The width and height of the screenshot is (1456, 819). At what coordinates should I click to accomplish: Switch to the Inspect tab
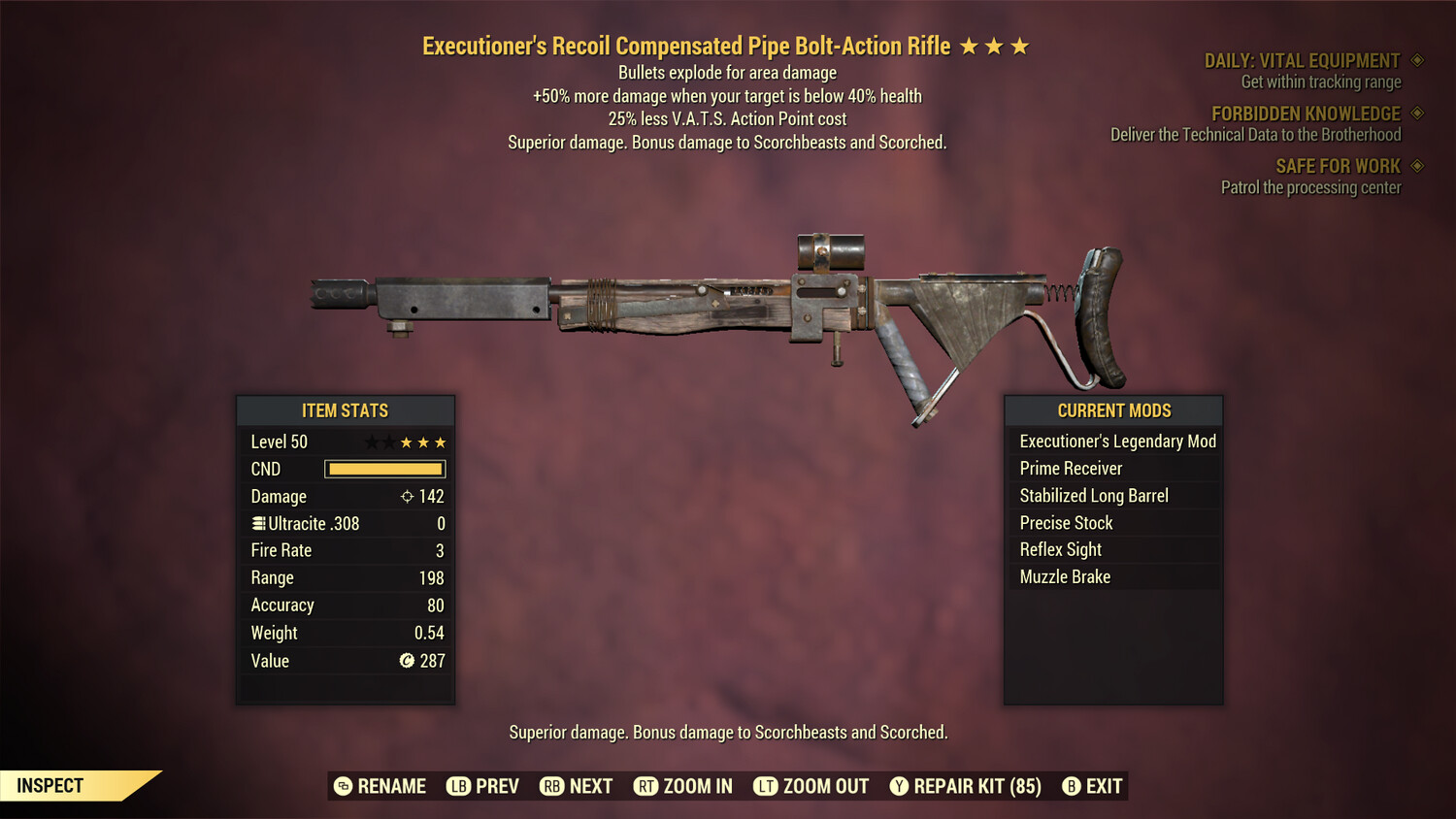point(50,785)
